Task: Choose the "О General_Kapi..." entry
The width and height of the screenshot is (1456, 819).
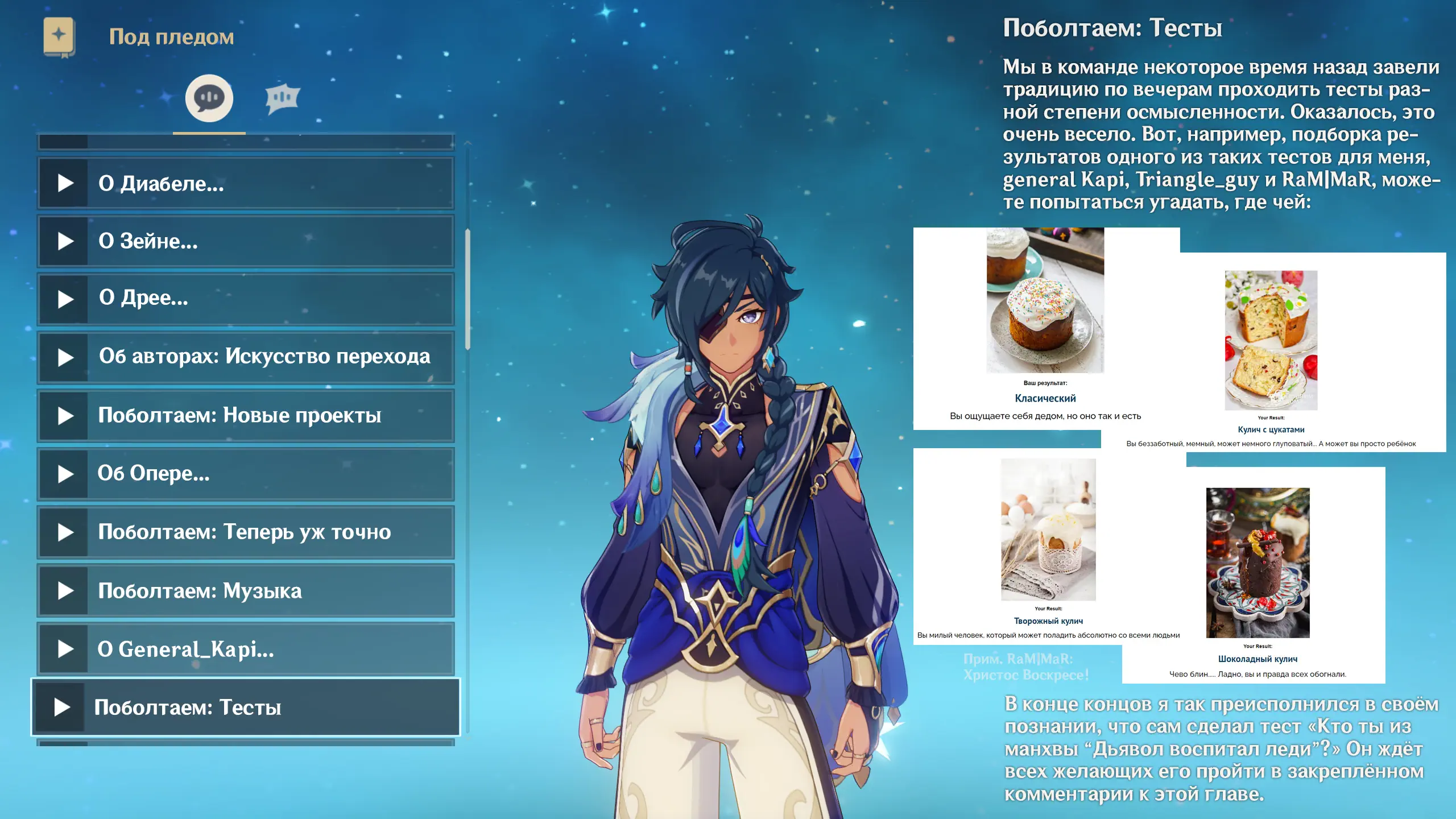Action: pos(246,649)
